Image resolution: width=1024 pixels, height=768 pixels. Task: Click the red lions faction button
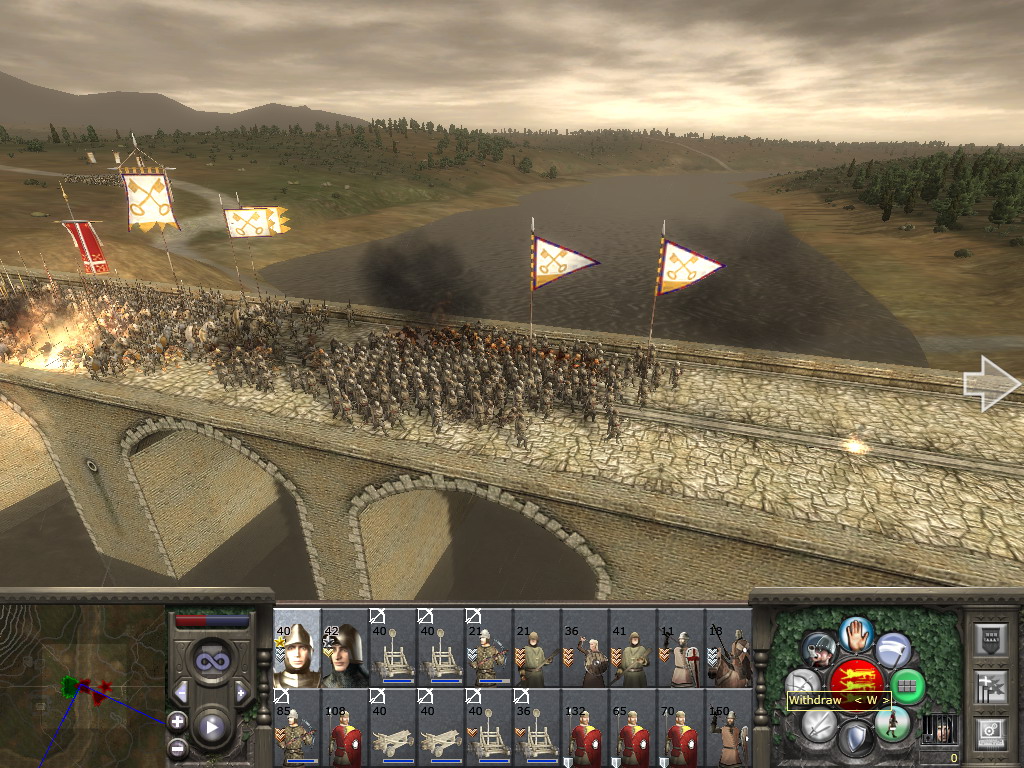point(856,680)
